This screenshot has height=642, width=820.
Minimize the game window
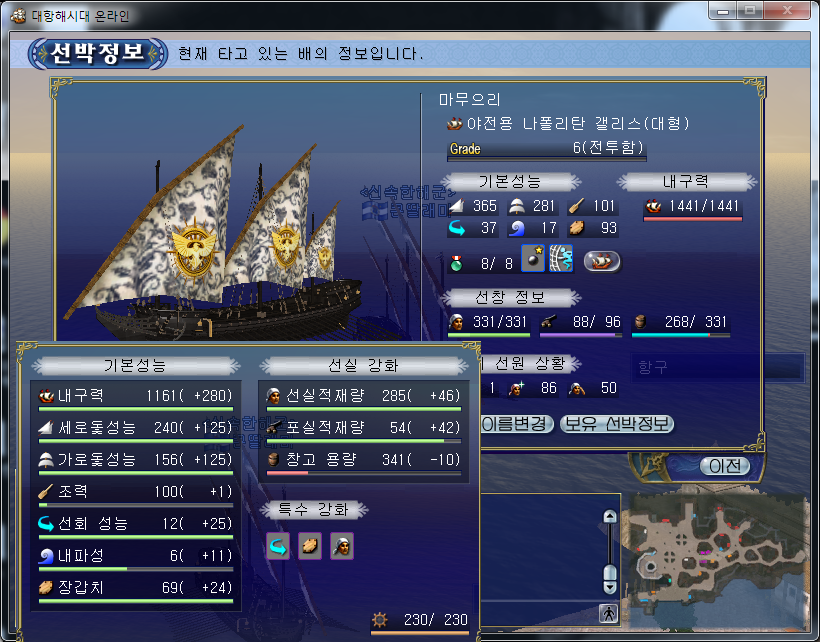point(724,9)
